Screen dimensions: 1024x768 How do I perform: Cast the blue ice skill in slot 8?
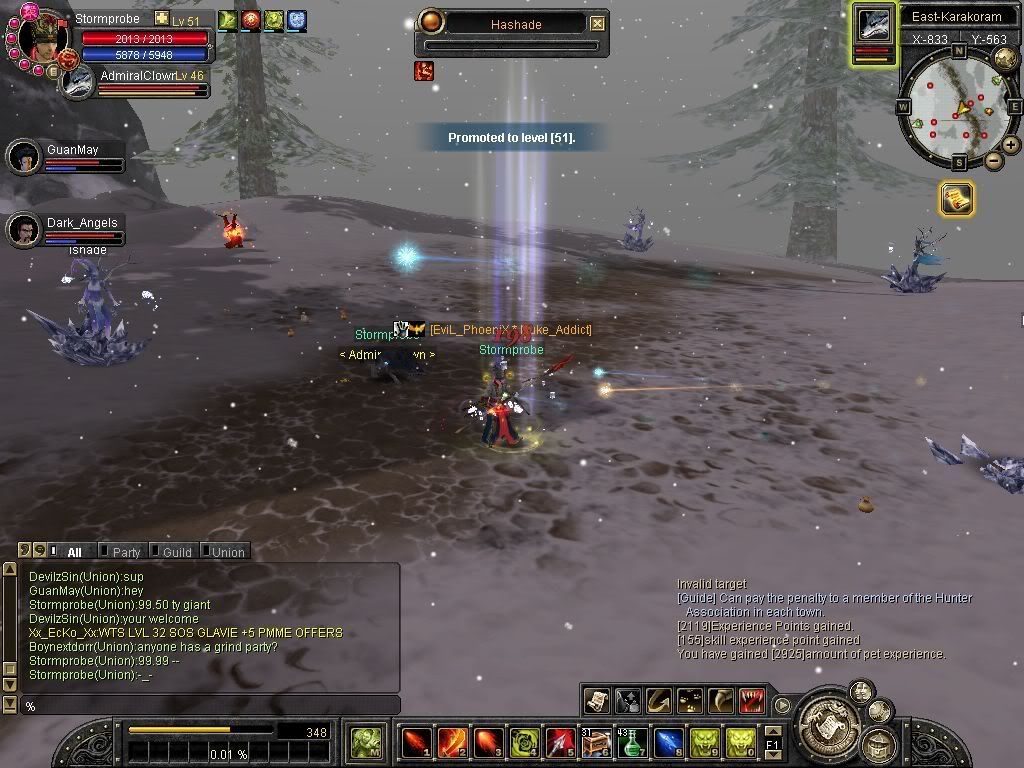(668, 743)
